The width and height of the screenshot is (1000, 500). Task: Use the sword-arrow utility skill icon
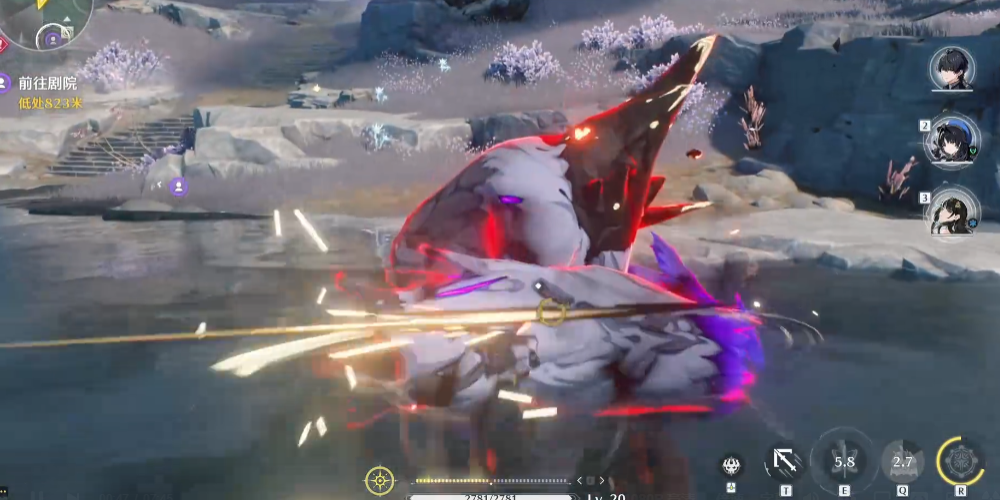pos(785,462)
